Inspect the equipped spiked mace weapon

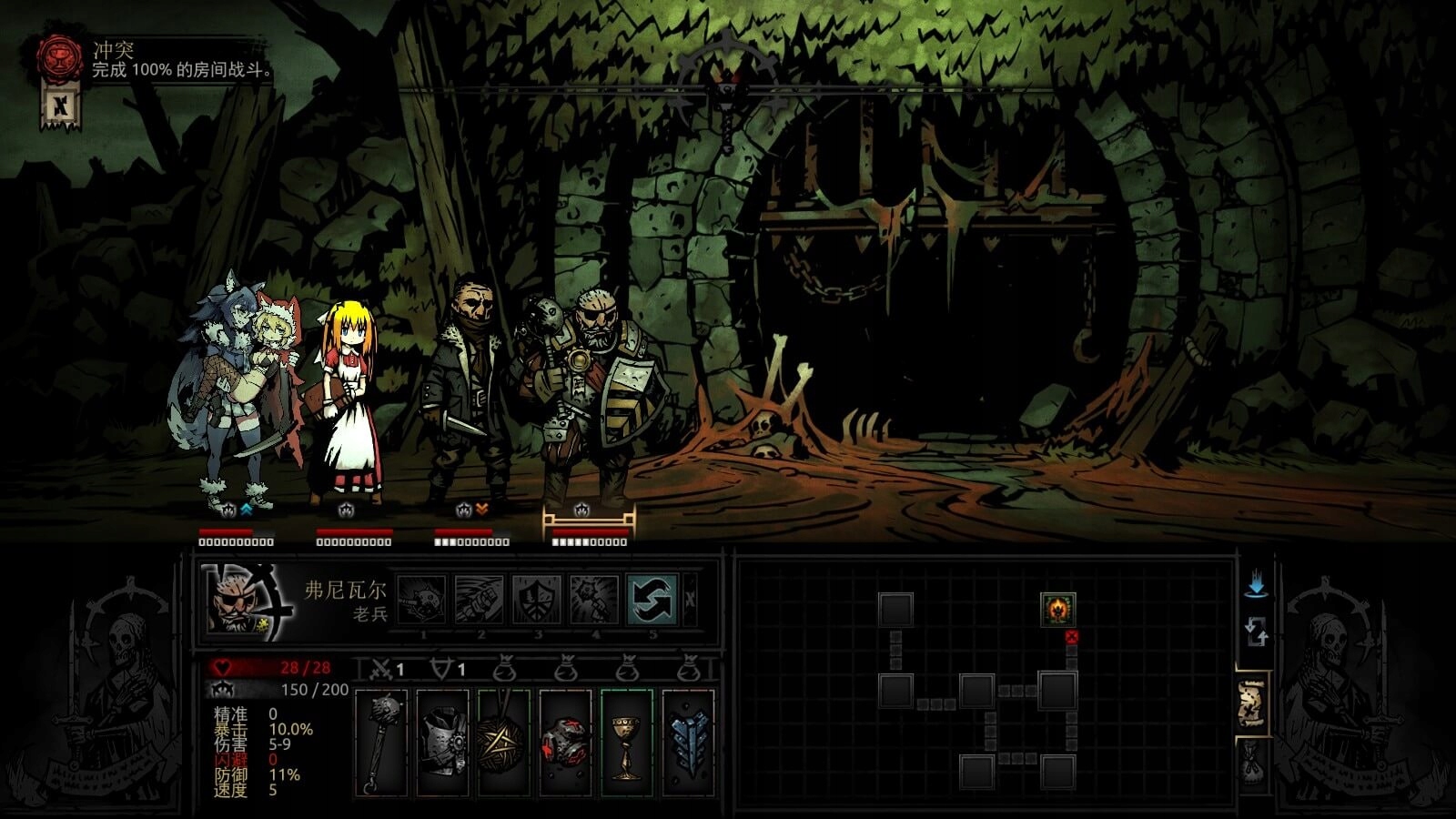[x=381, y=742]
